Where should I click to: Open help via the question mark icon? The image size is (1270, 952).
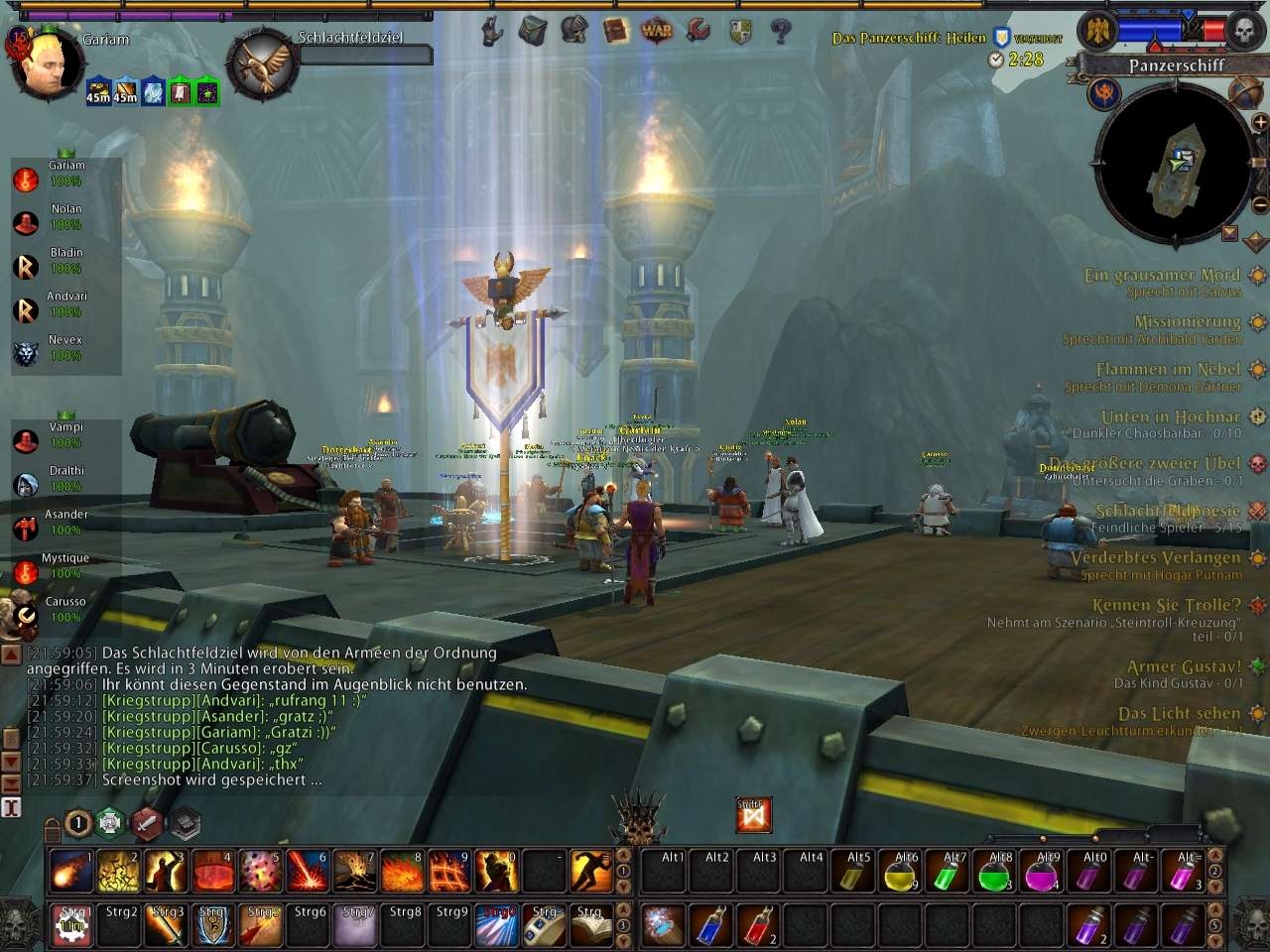[x=781, y=31]
